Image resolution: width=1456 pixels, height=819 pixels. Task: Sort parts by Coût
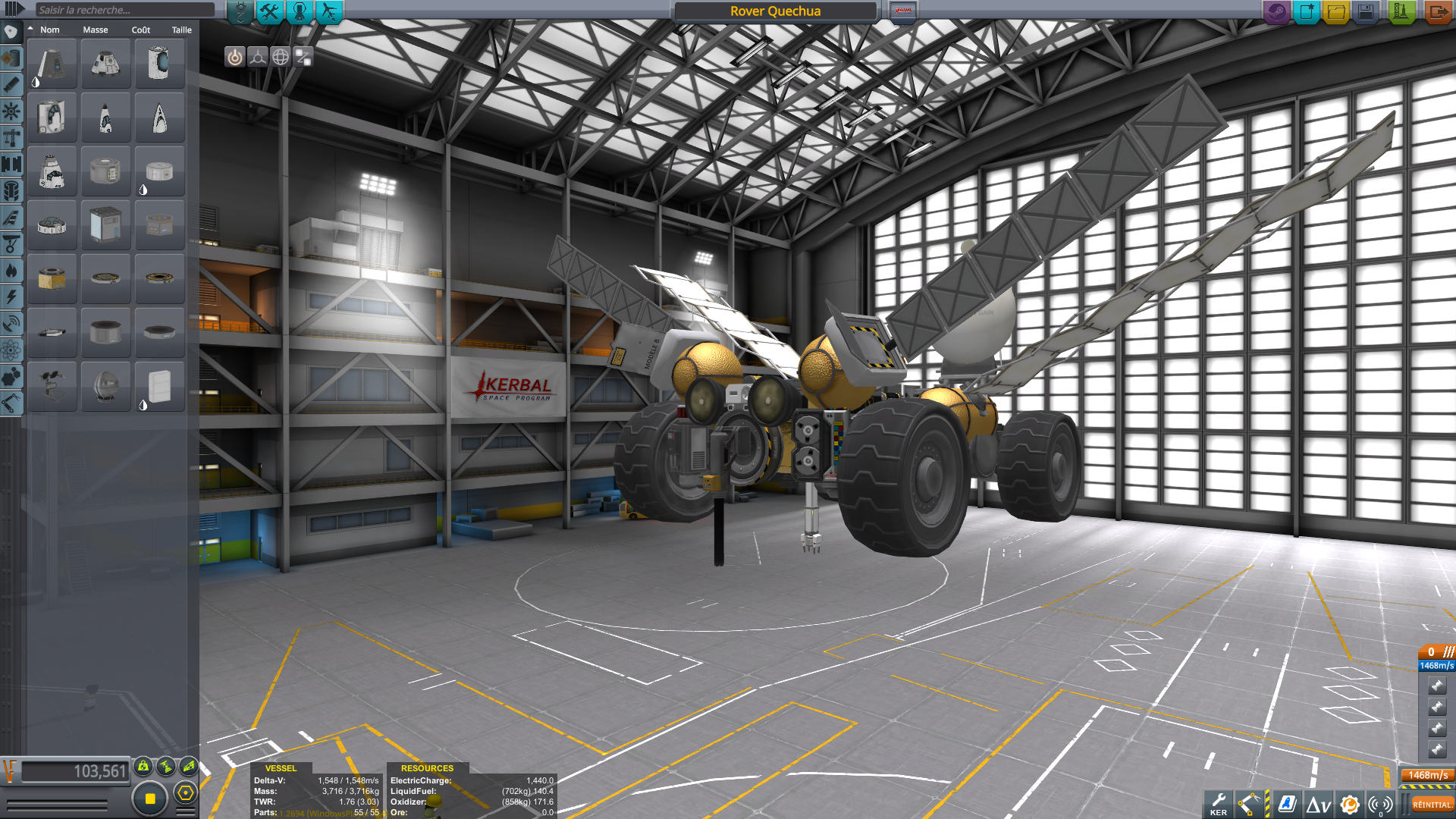pos(141,30)
